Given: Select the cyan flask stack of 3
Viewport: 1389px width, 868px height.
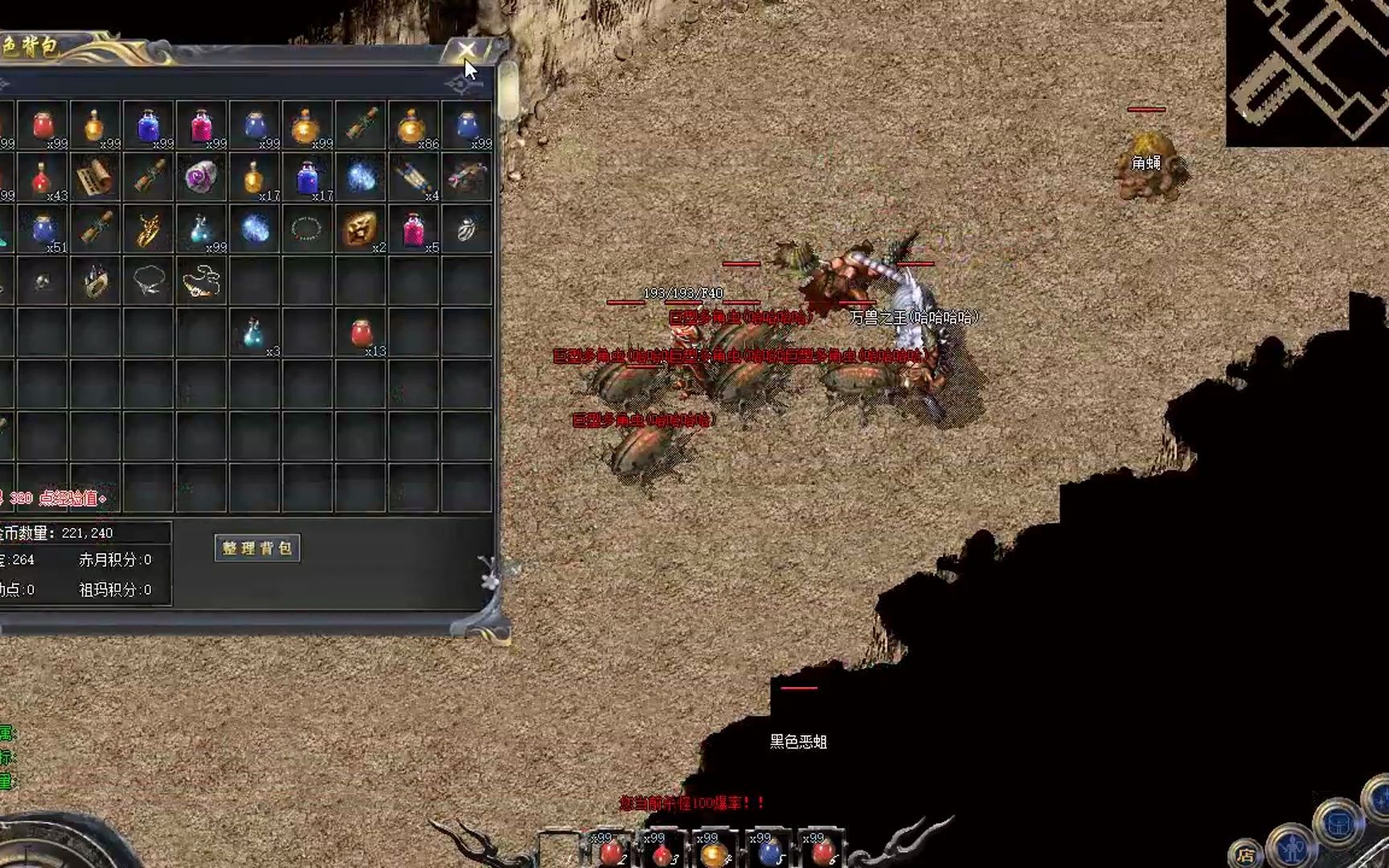Looking at the screenshot, I should click(x=254, y=333).
